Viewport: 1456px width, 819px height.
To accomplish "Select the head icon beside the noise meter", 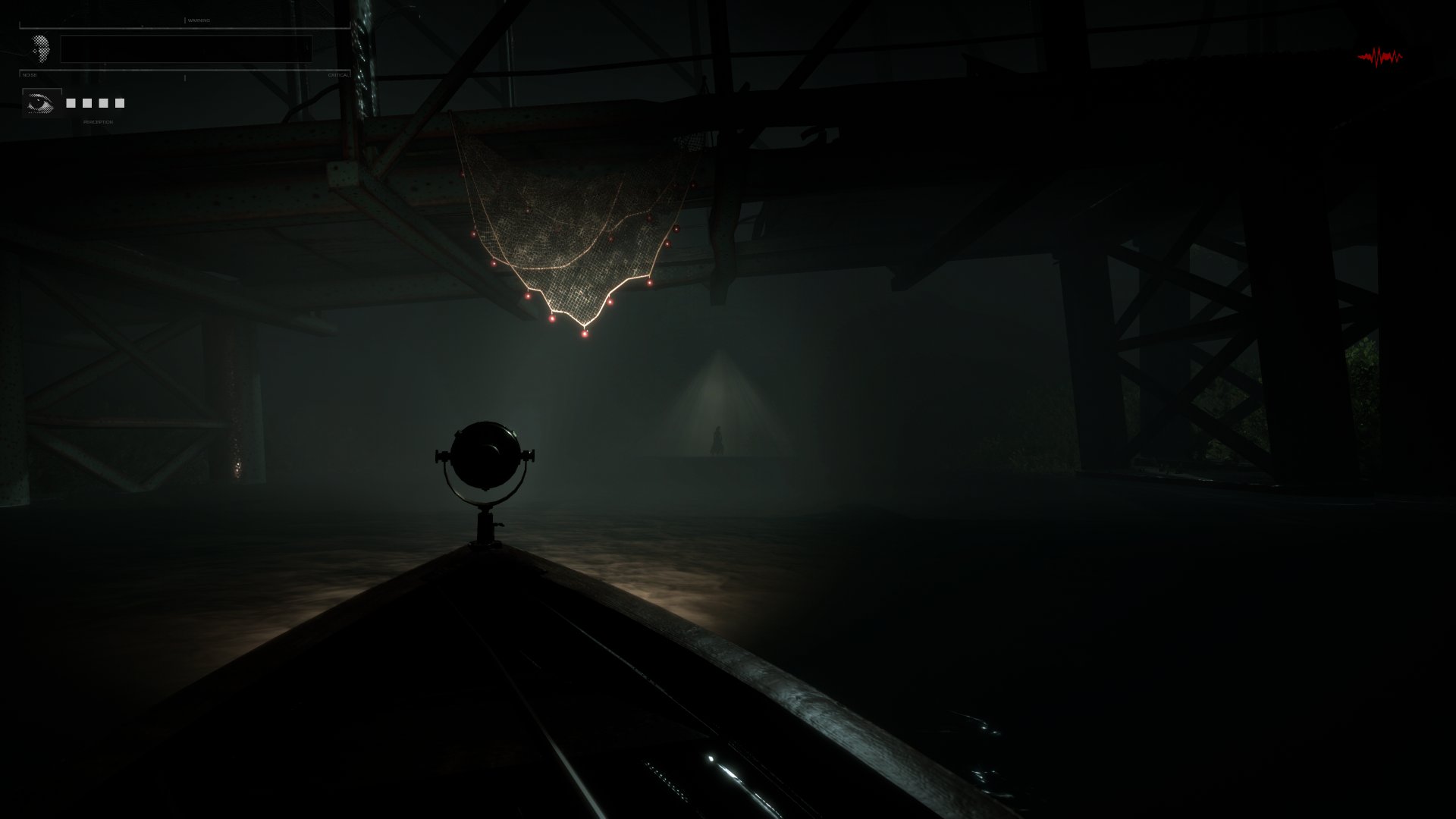I will coord(42,49).
